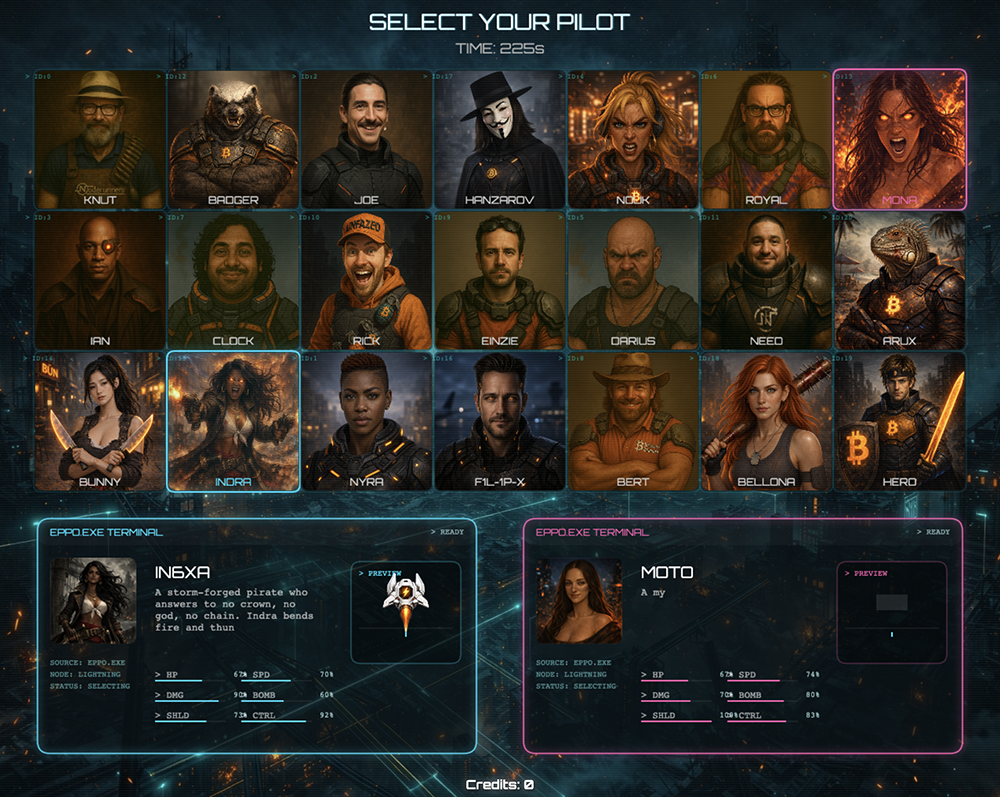The width and height of the screenshot is (1000, 797).
Task: Select the red-haired pilot Bellona
Action: (766, 421)
